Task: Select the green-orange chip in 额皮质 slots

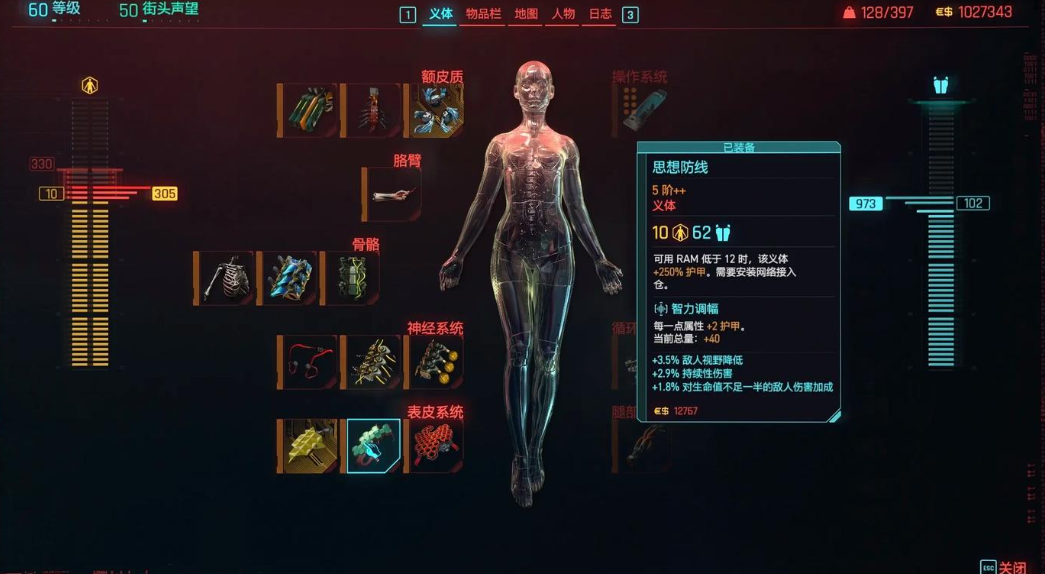Action: pos(309,110)
